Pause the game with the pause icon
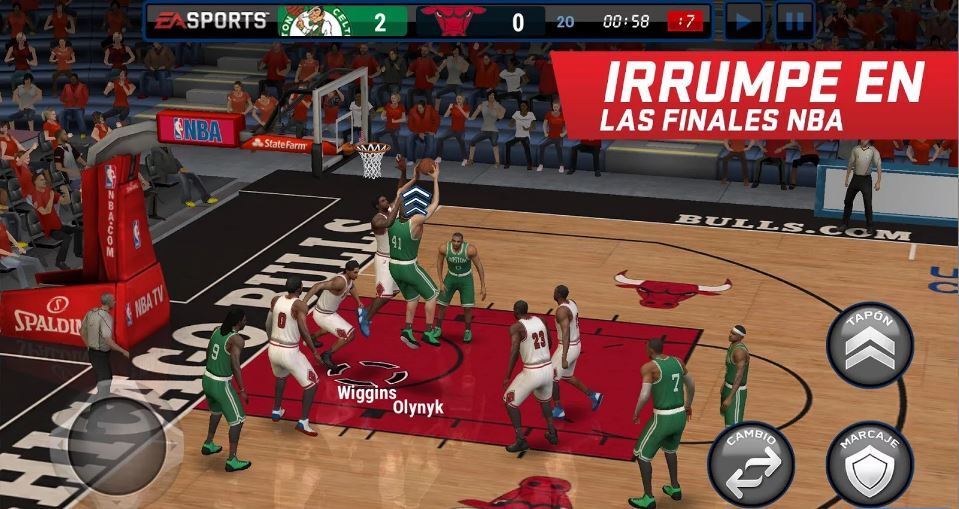This screenshot has height=509, width=959. click(x=795, y=21)
